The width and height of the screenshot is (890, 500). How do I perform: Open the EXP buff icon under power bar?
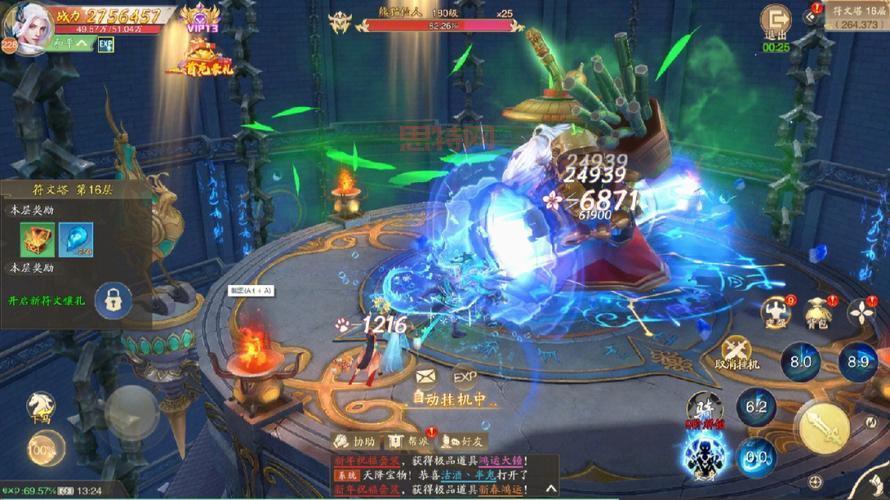click(105, 44)
